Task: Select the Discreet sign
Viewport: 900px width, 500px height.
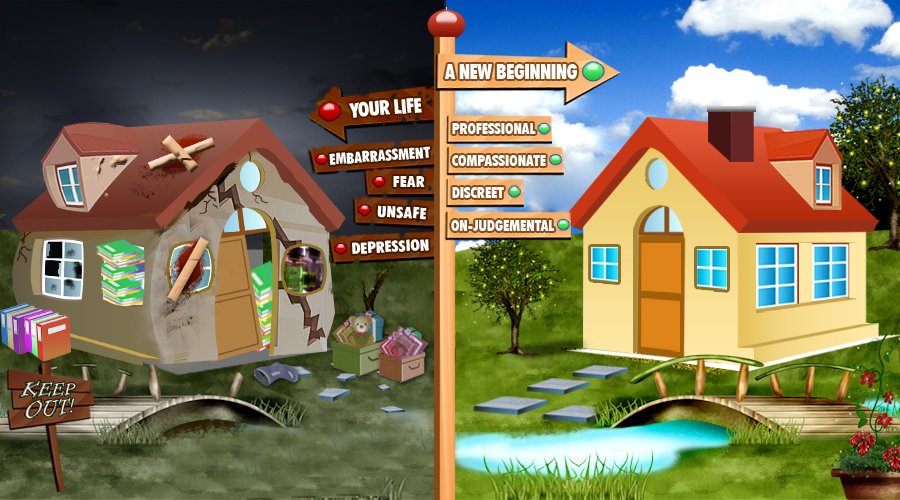Action: point(485,191)
